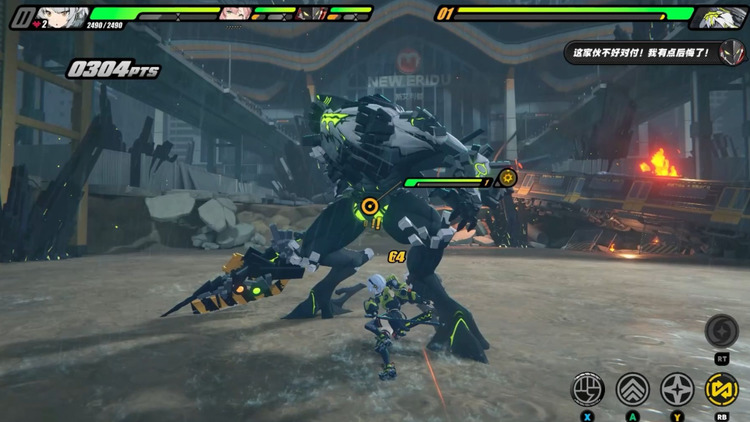Select the white-haired active character portrait
This screenshot has width=750, height=422.
[62, 17]
